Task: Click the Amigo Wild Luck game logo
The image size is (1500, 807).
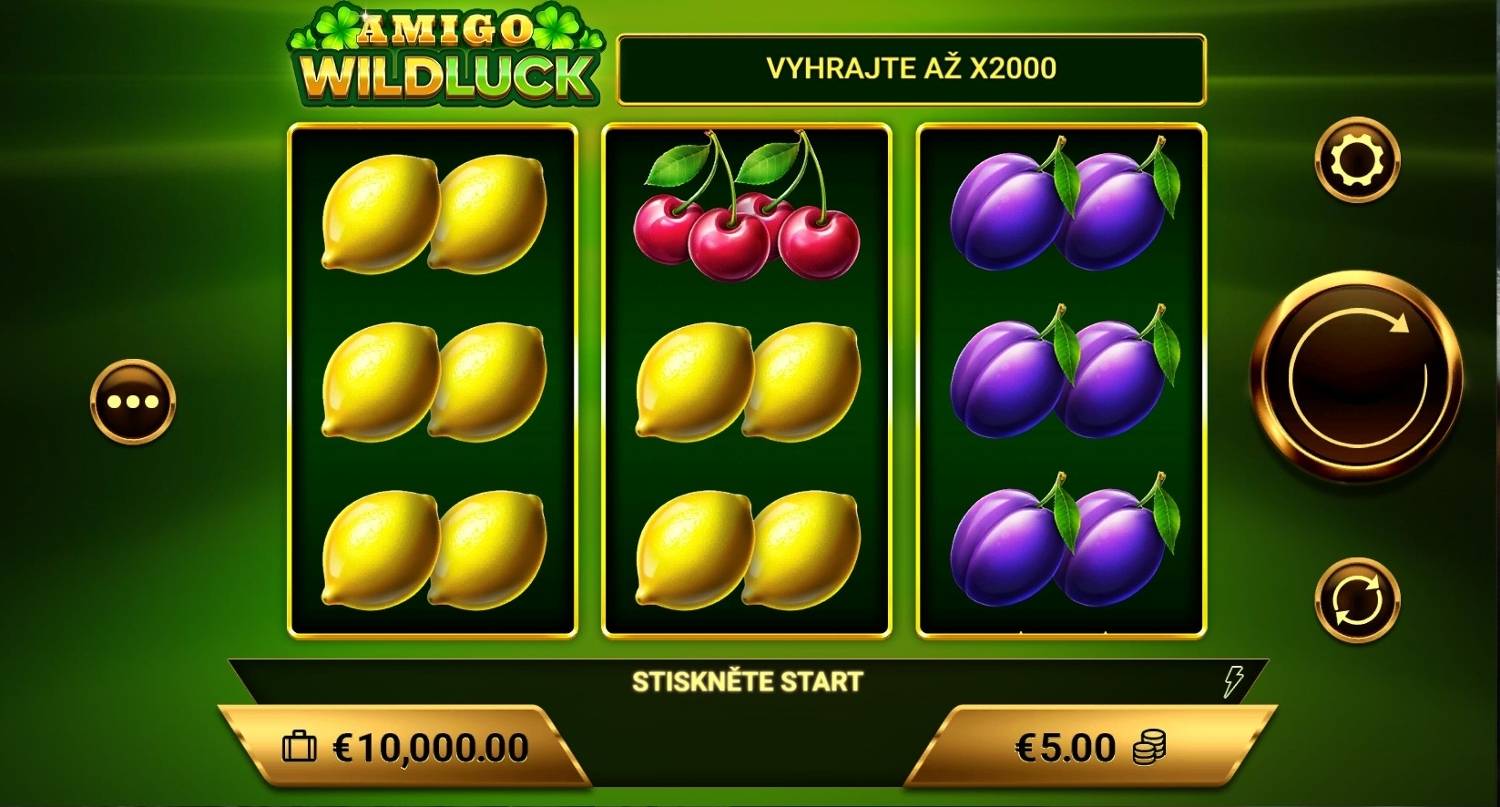Action: coord(443,55)
